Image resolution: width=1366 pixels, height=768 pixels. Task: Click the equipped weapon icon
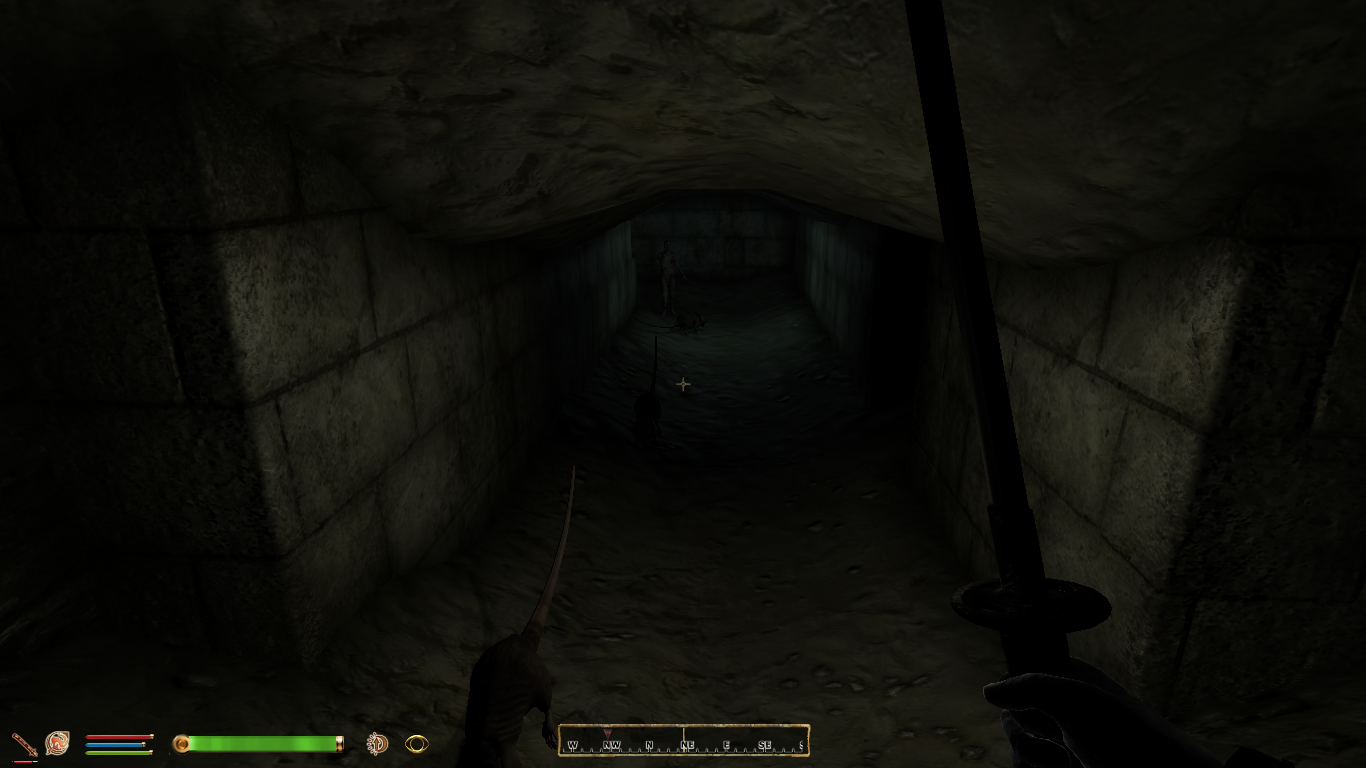tap(24, 744)
